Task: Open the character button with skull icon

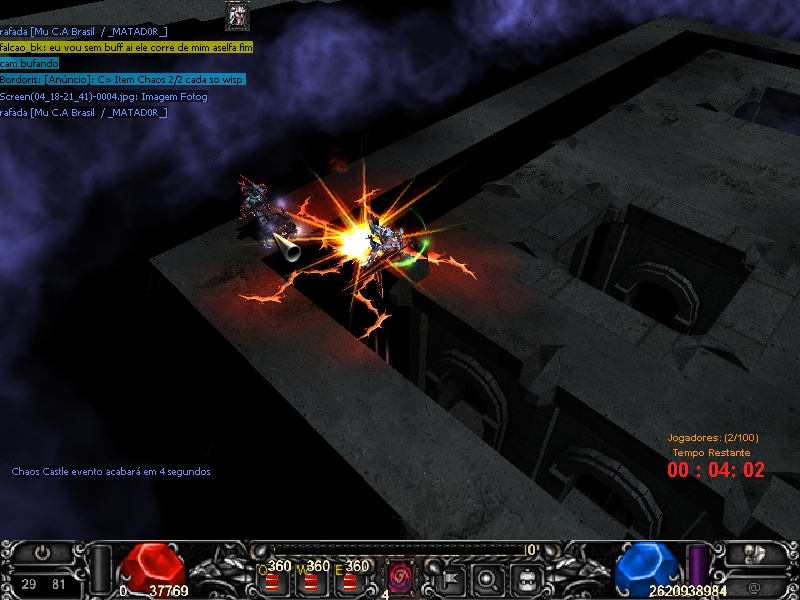Action: pos(755,553)
